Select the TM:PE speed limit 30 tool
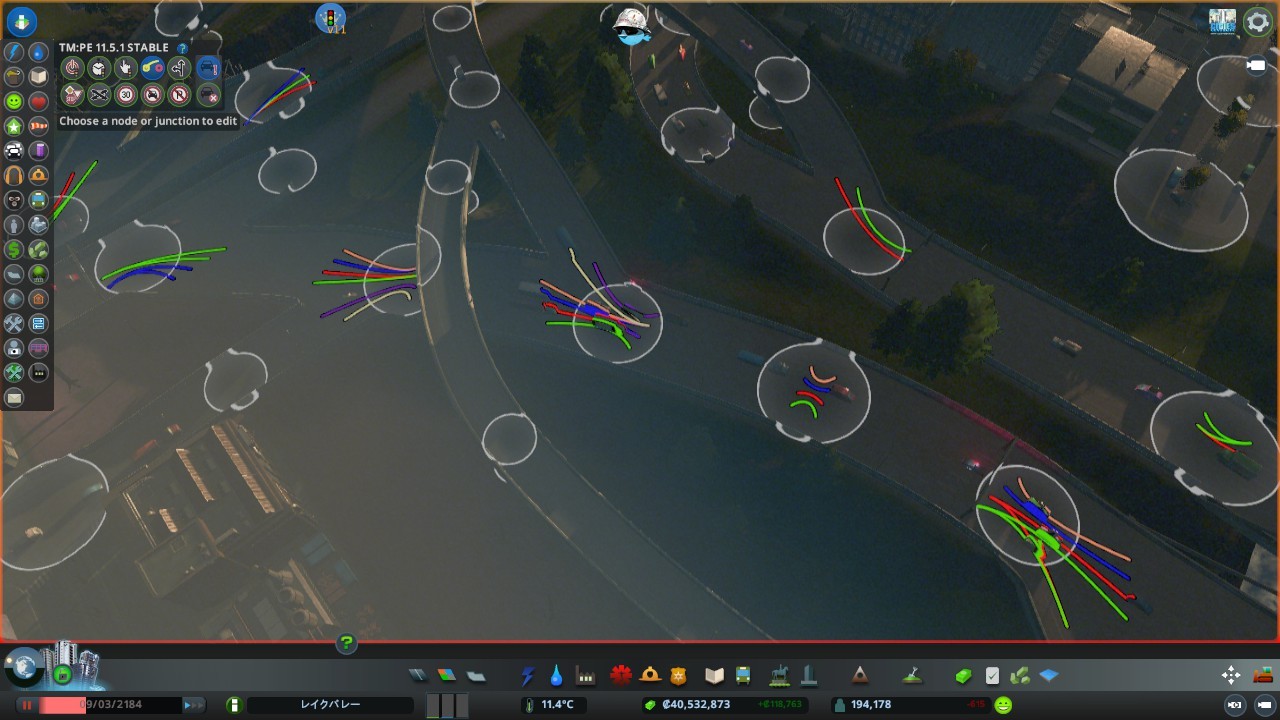 (125, 95)
